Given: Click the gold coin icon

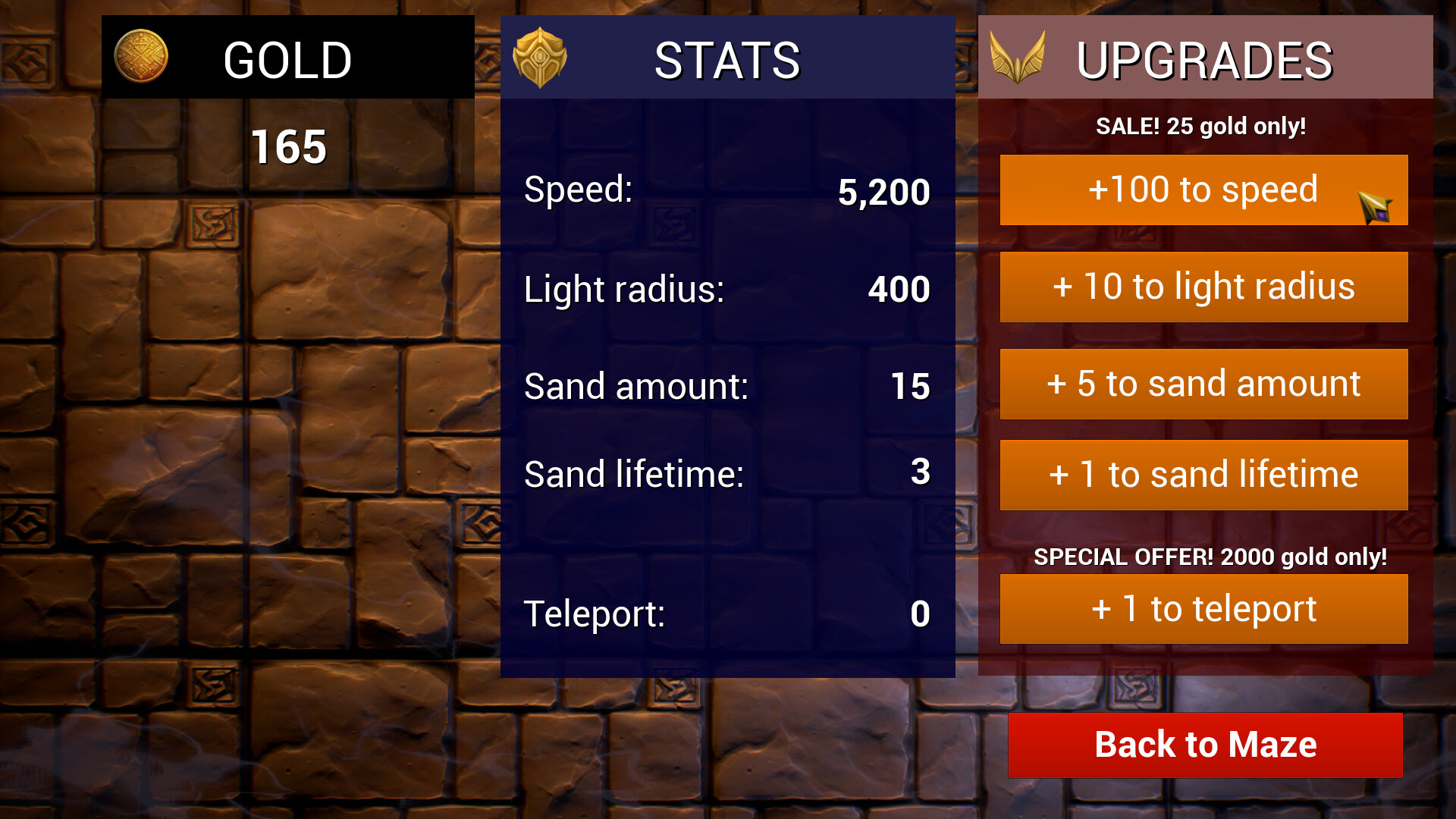Looking at the screenshot, I should point(140,55).
